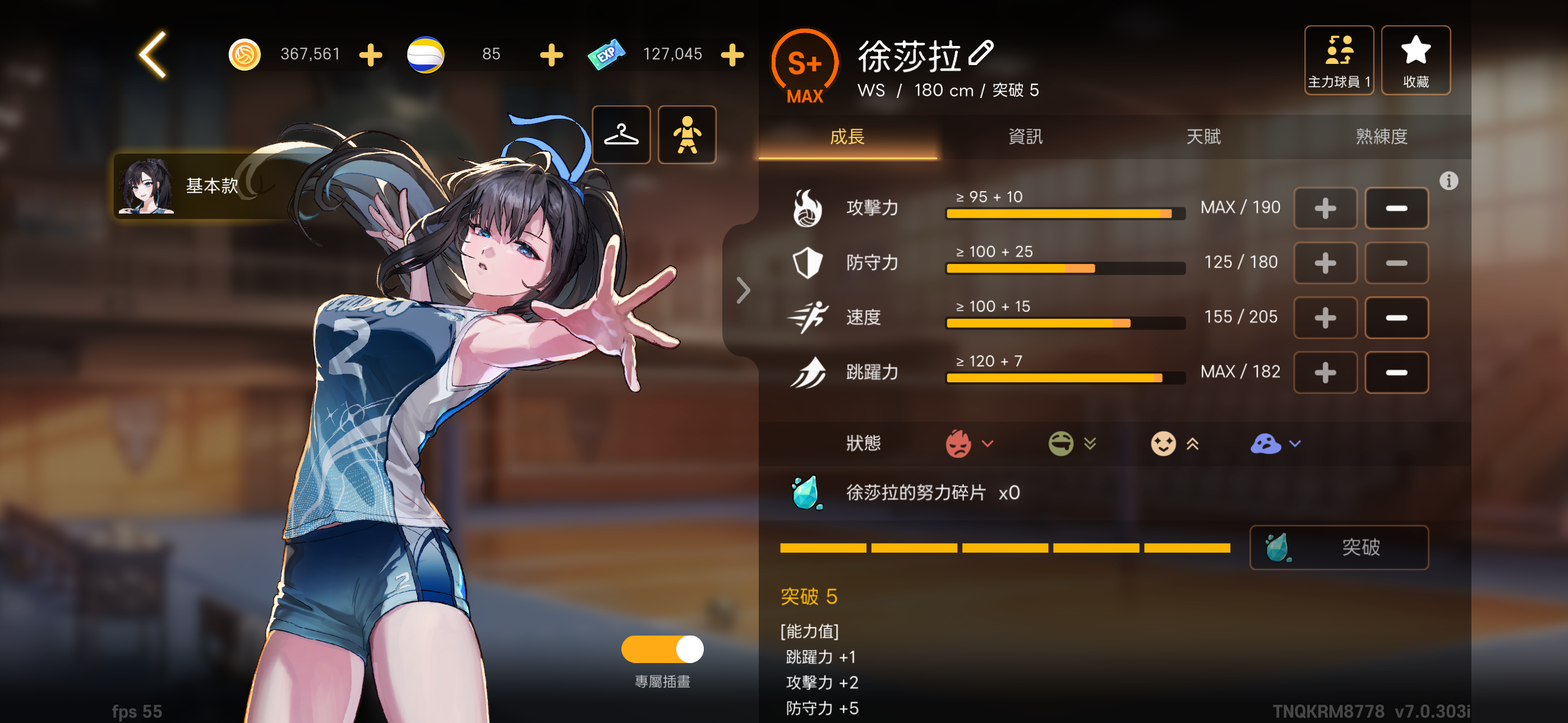Decrease 跳躍力 with its minus button
This screenshot has height=723, width=1568.
click(1396, 373)
